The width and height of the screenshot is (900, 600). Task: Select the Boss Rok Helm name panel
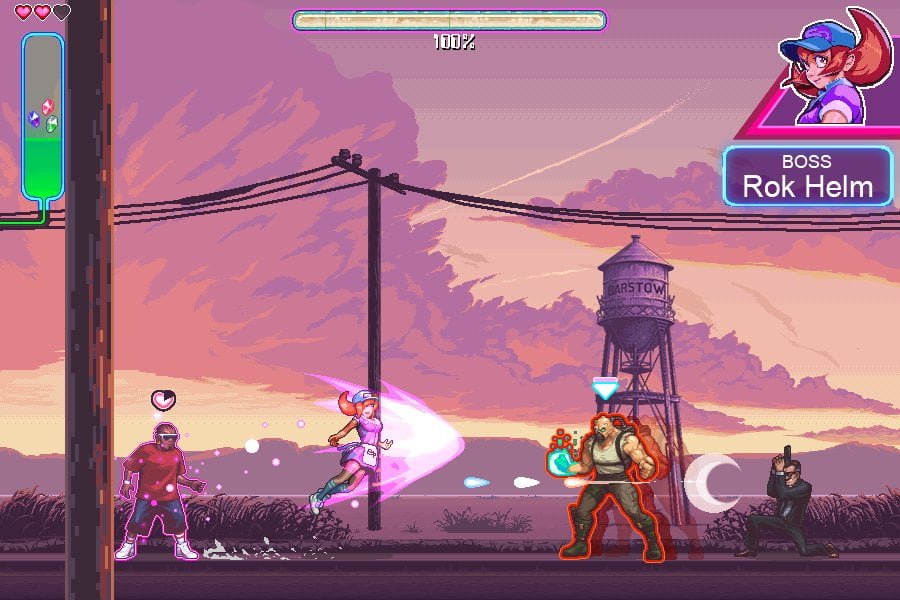point(807,176)
